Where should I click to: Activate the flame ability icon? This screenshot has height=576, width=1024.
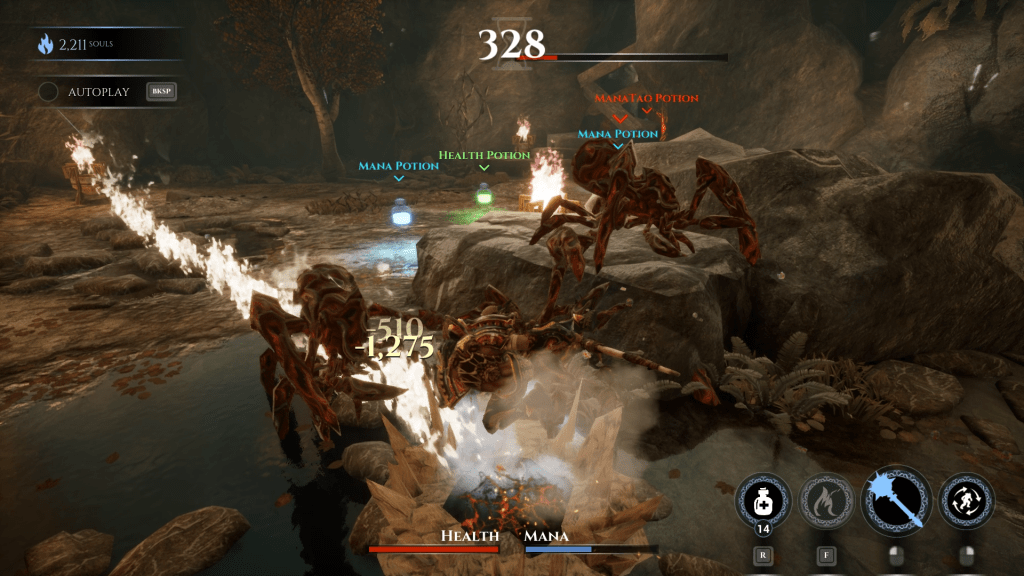click(829, 499)
